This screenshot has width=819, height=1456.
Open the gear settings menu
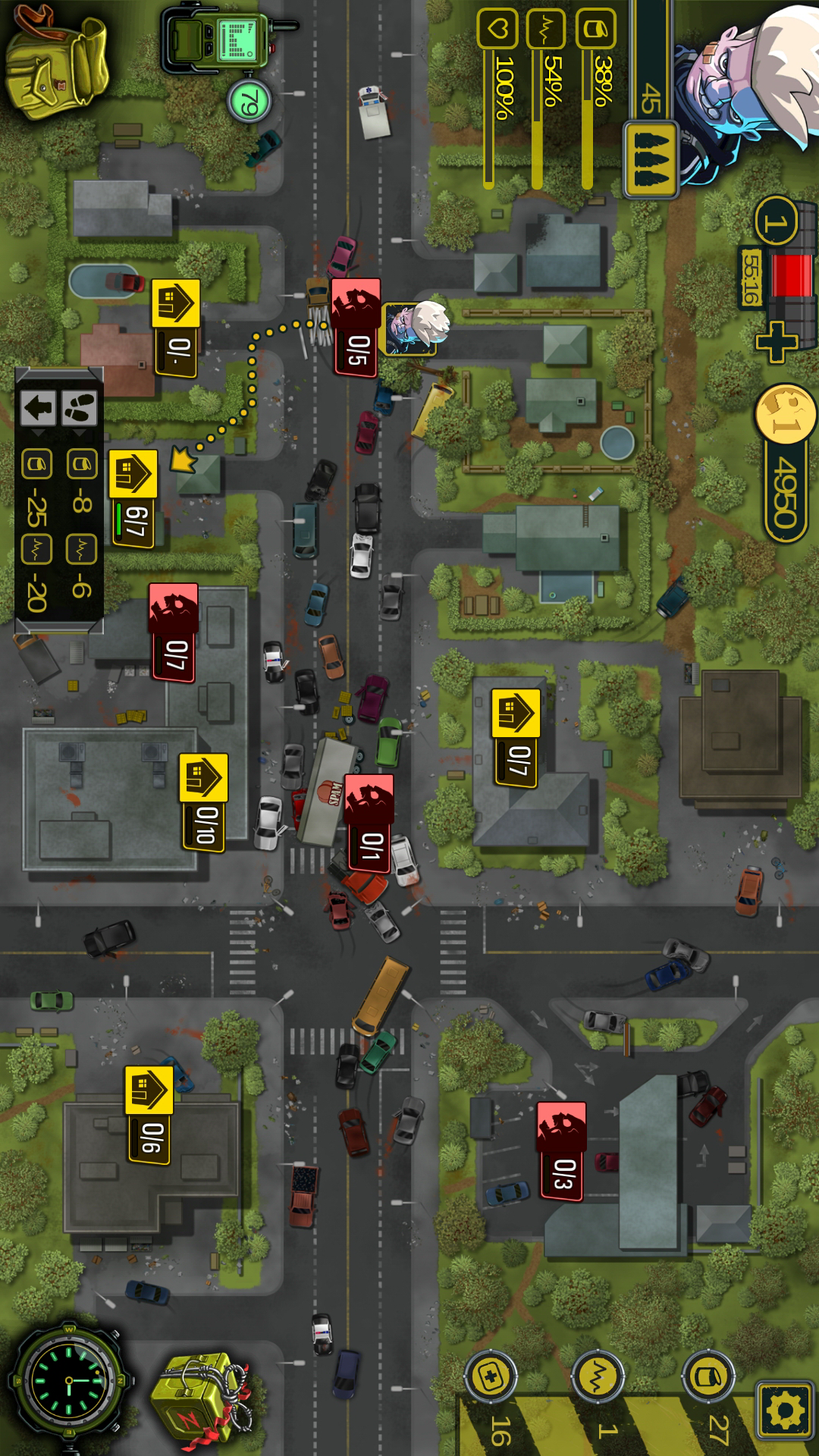pyautogui.click(x=785, y=1410)
